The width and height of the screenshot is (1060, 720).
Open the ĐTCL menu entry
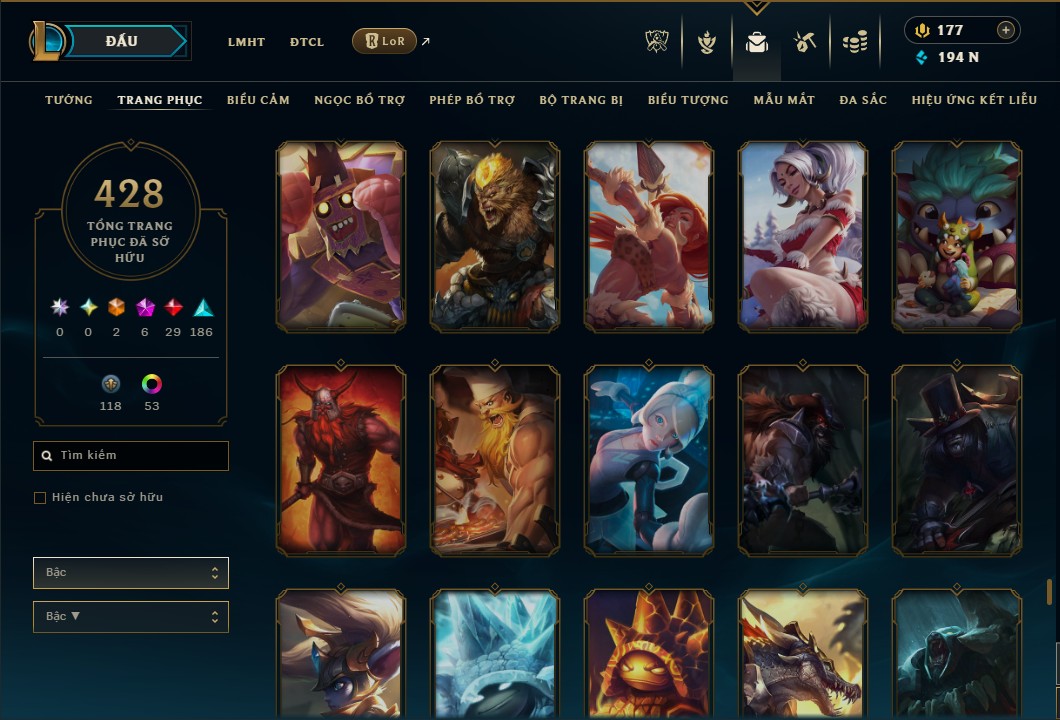307,42
